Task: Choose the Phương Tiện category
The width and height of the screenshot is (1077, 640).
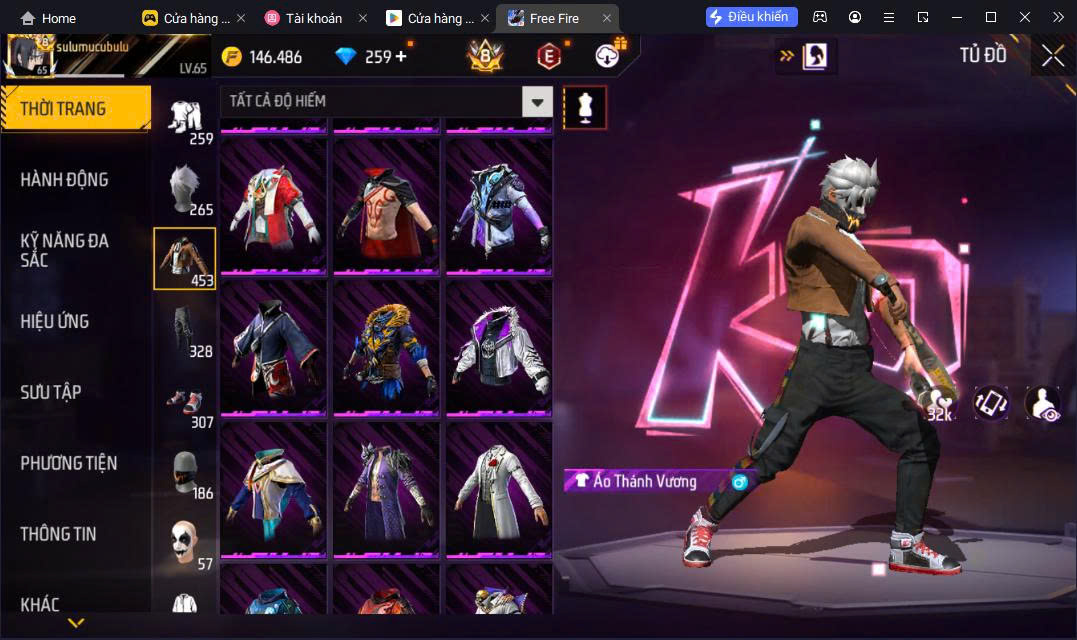Action: point(69,463)
